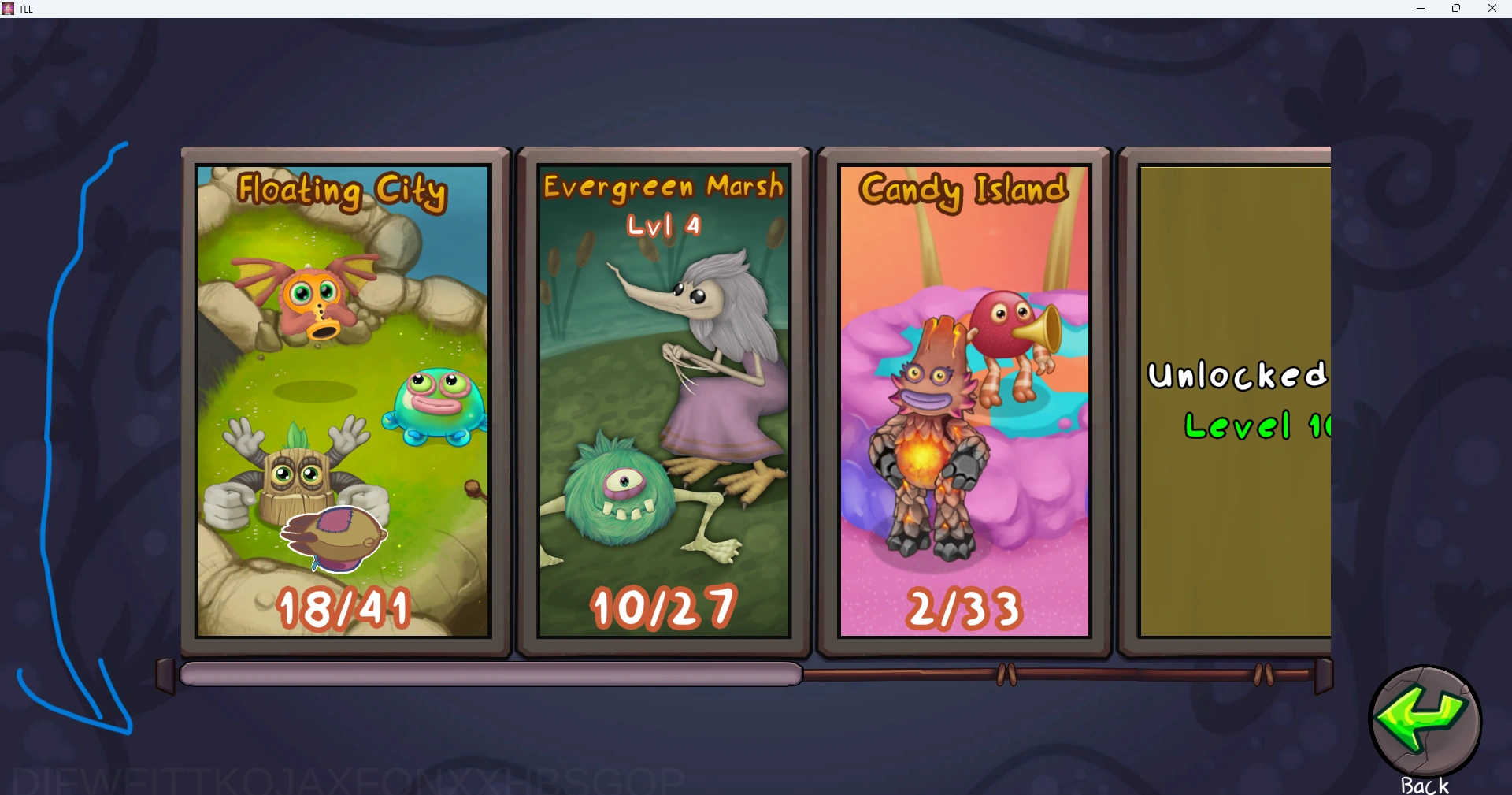Click the TLL application icon in the title bar
Image resolution: width=1512 pixels, height=795 pixels.
8,9
